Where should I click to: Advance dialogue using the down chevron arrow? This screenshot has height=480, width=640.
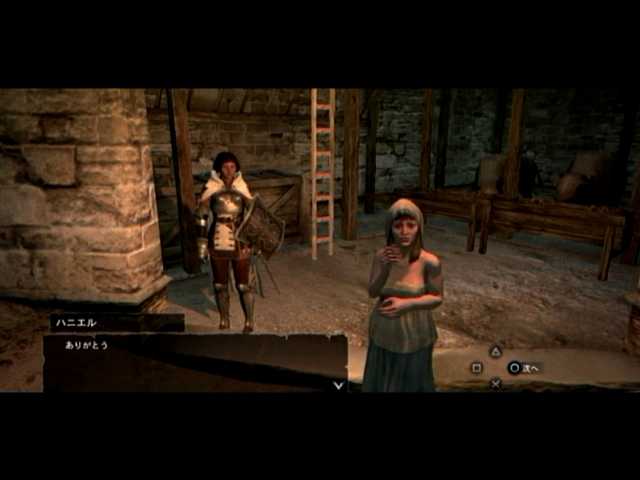(x=338, y=384)
